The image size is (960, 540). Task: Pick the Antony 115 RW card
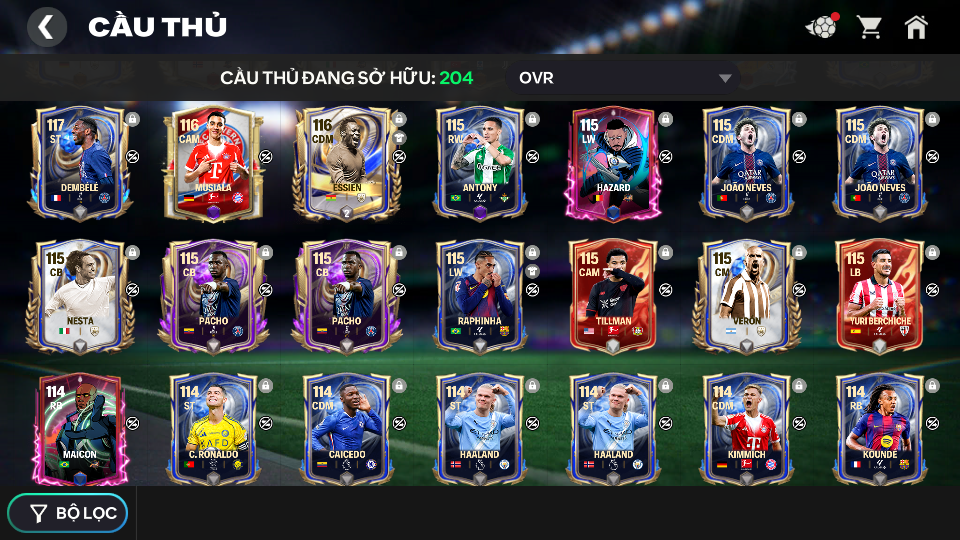(480, 160)
